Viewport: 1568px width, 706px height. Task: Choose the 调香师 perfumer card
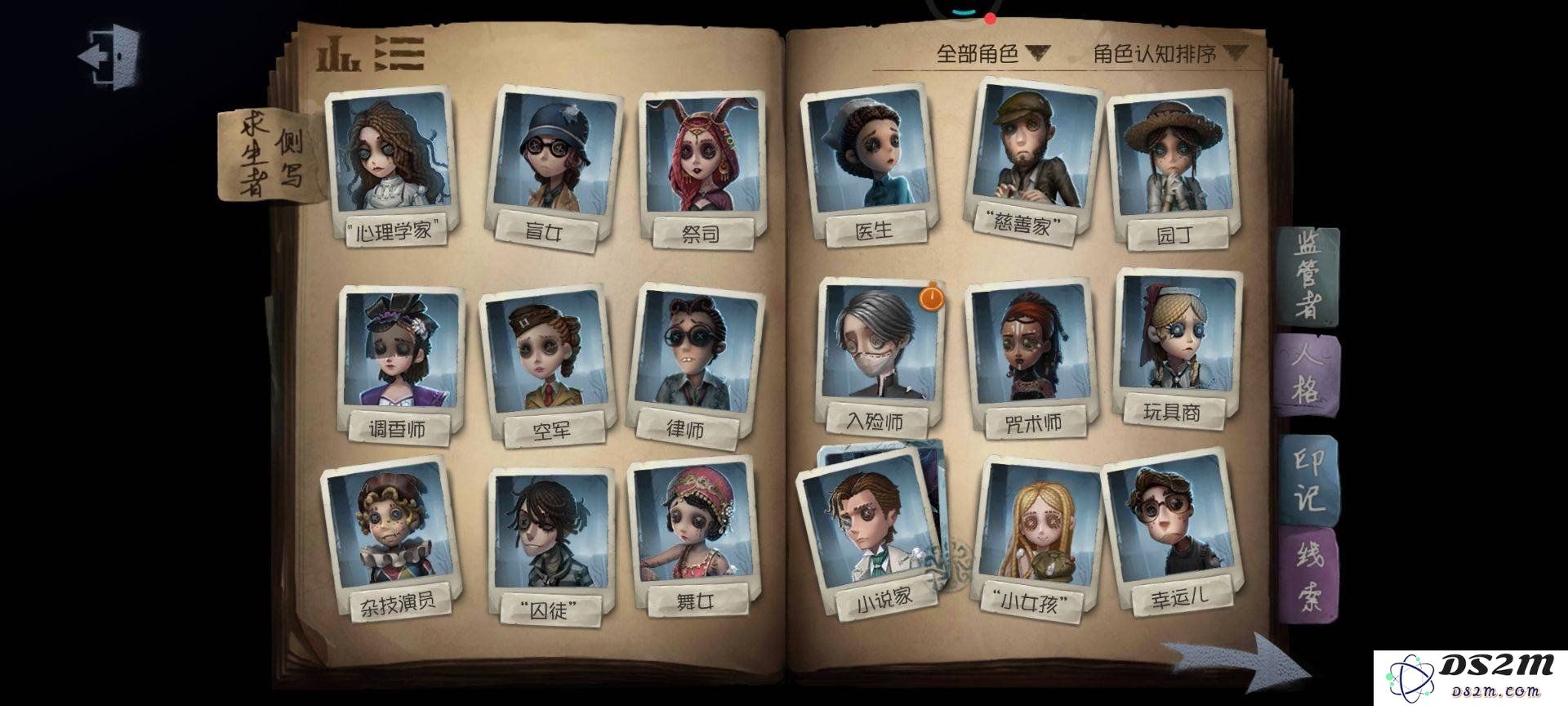click(399, 360)
